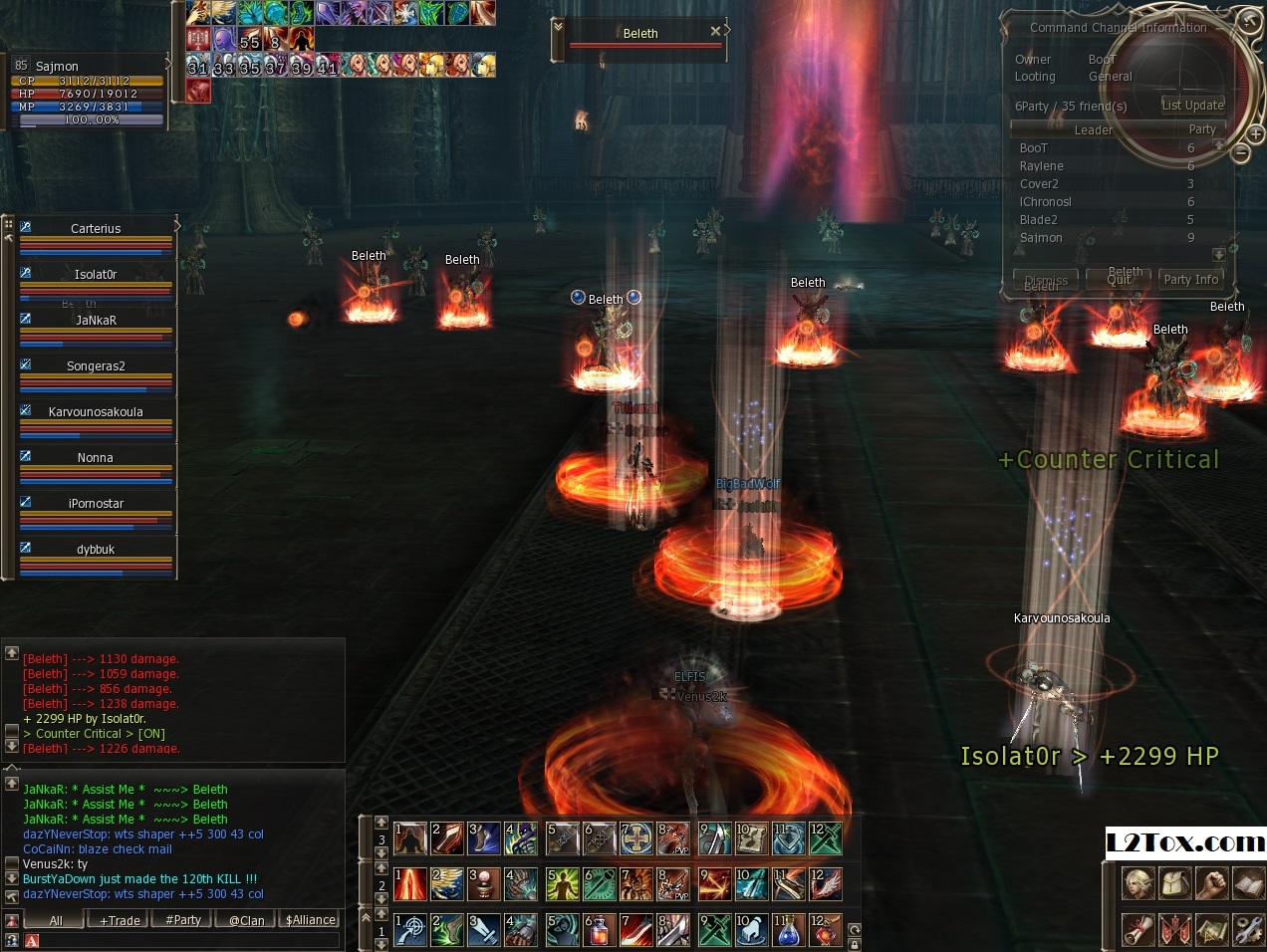Select party member Nonna
This screenshot has width=1267, height=952.
96,458
